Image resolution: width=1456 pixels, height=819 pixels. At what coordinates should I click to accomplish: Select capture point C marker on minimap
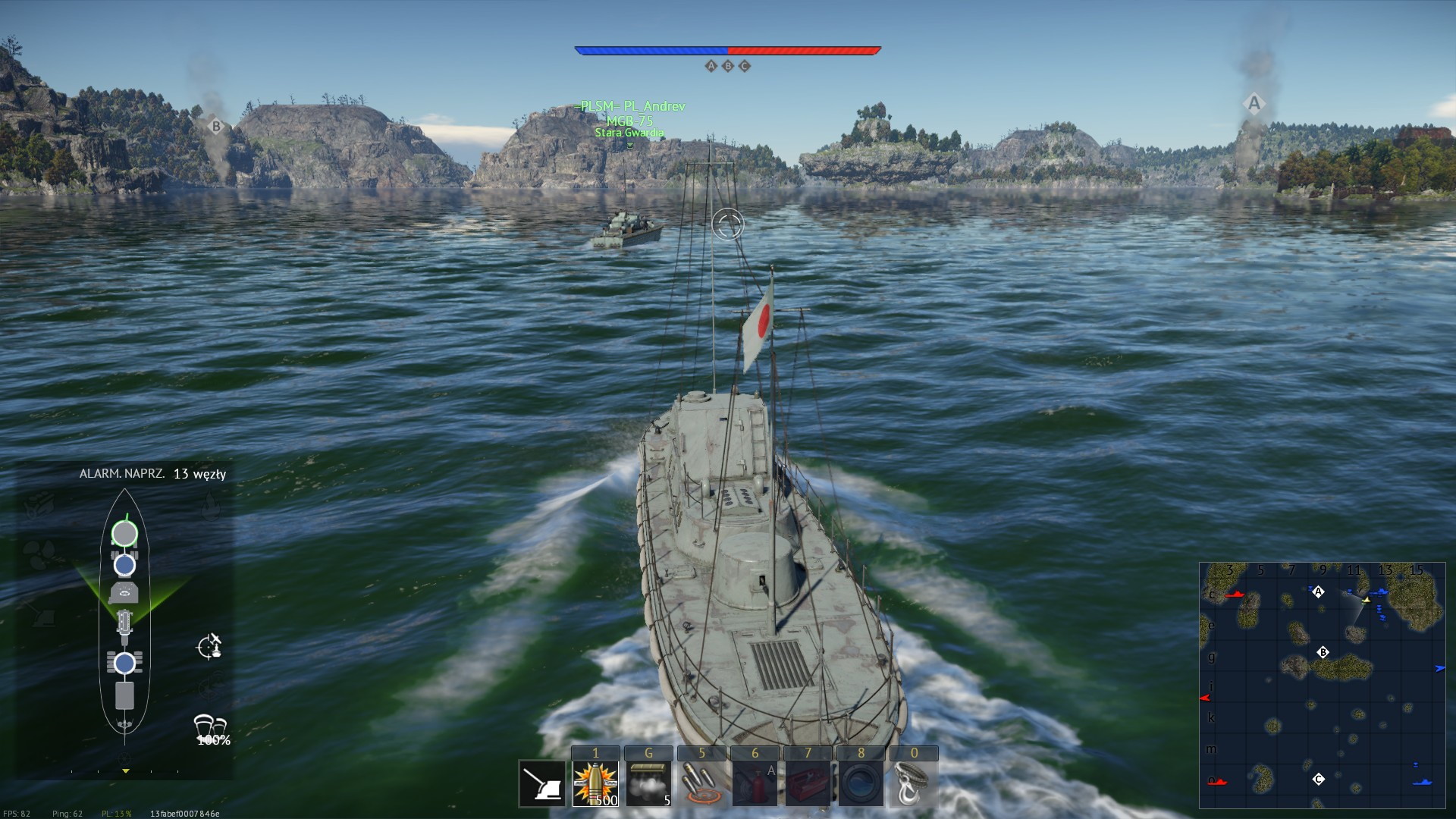point(1318,779)
